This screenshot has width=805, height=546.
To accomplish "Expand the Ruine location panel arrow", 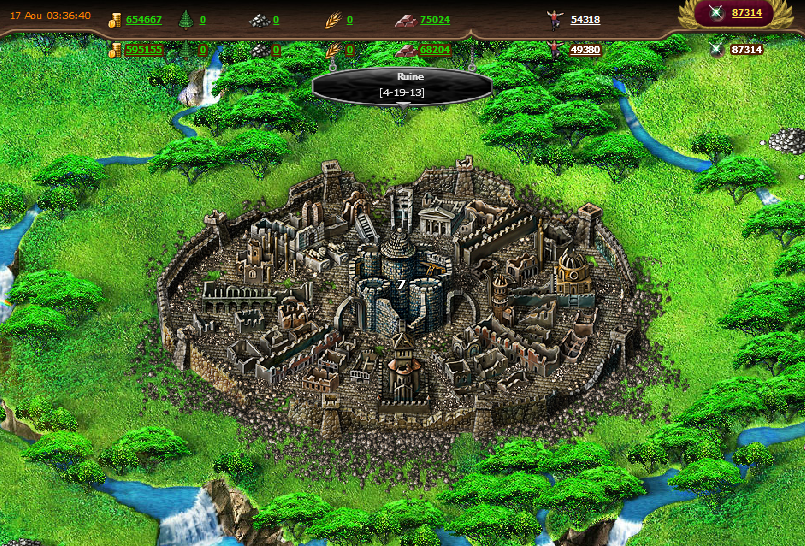I will click(402, 103).
